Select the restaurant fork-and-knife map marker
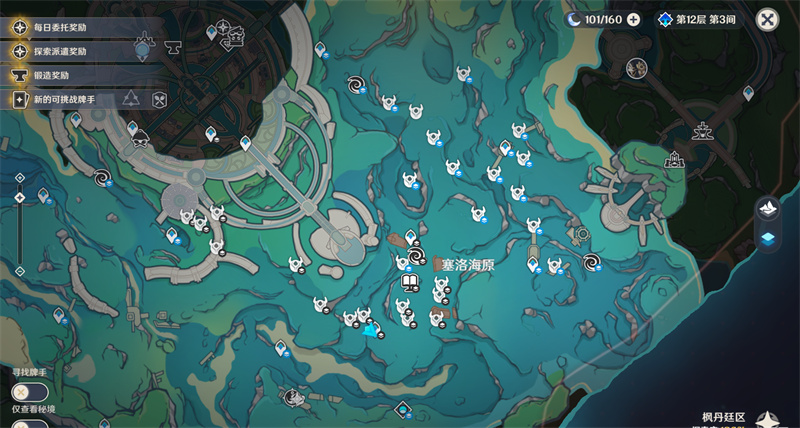Screen dimensions: 800x428 click(x=158, y=98)
